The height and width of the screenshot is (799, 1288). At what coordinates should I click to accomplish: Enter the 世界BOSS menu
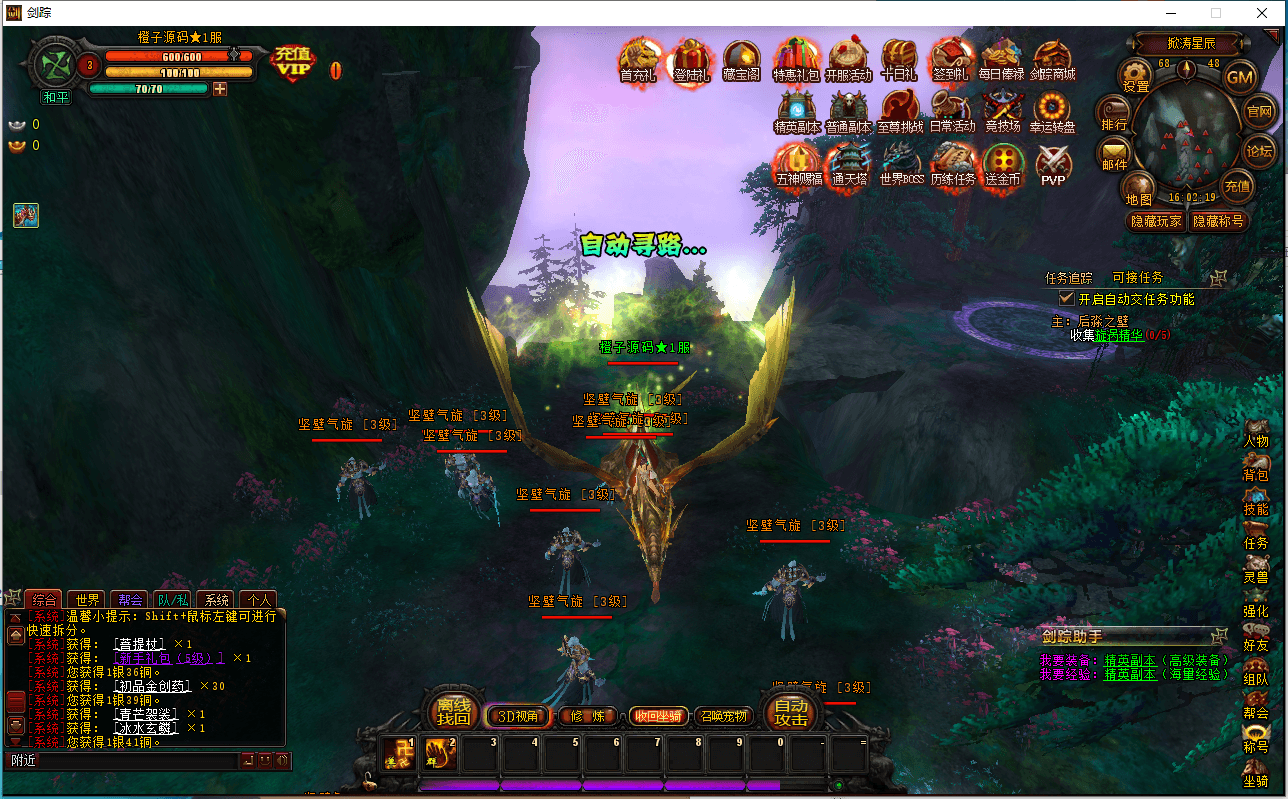coord(901,165)
